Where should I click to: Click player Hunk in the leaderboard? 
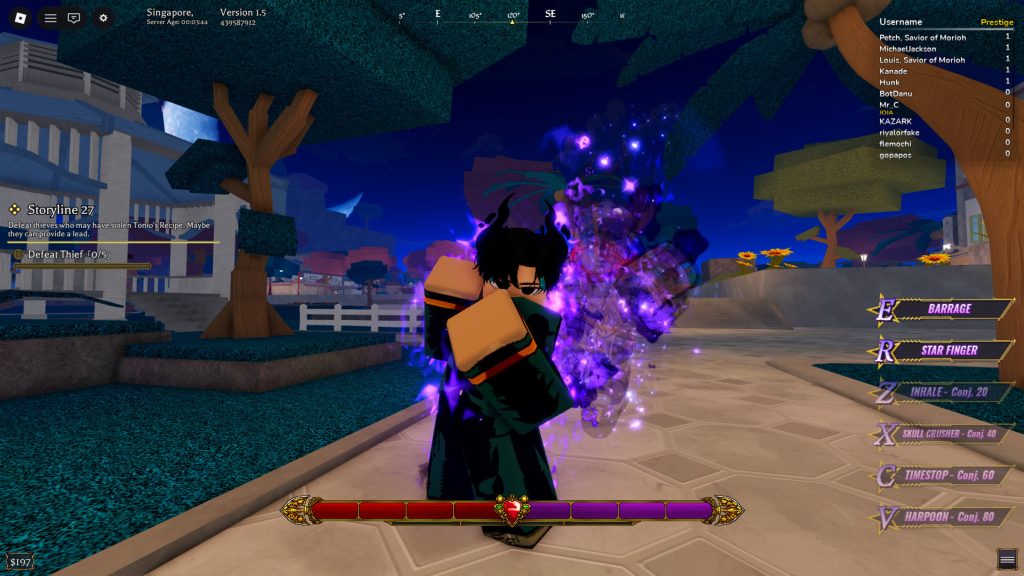click(x=890, y=82)
